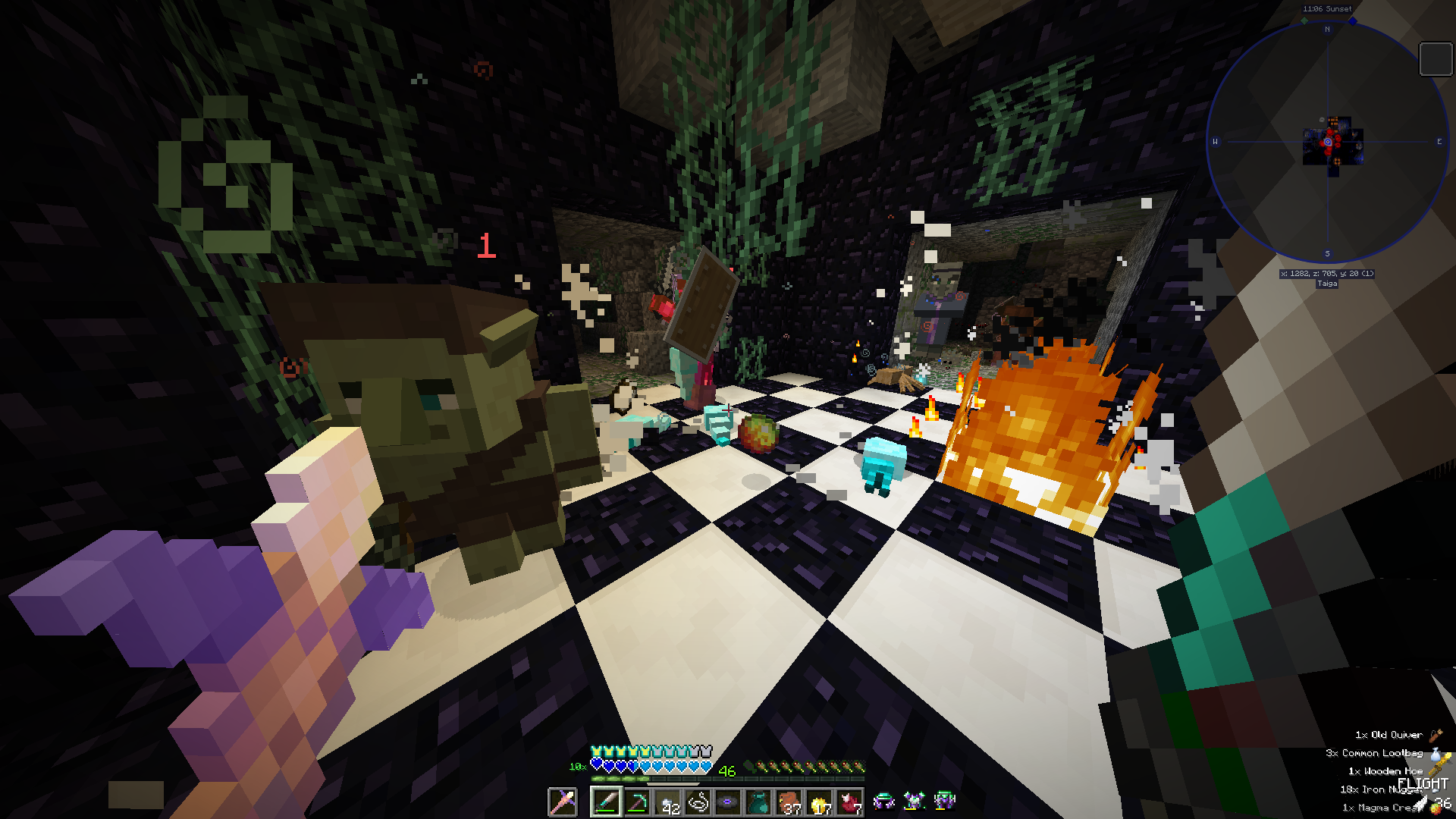Click the golden apple stack of 17

(x=820, y=803)
